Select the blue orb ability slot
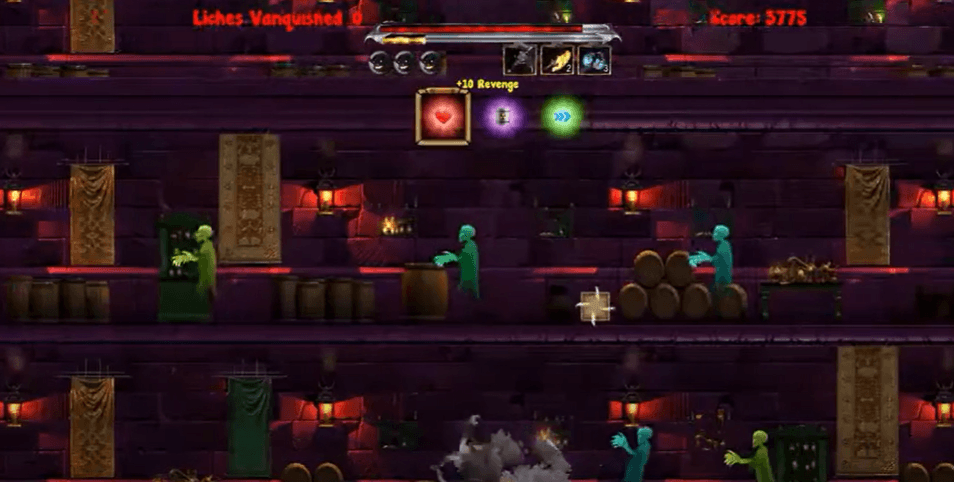The image size is (954, 482). click(x=594, y=60)
